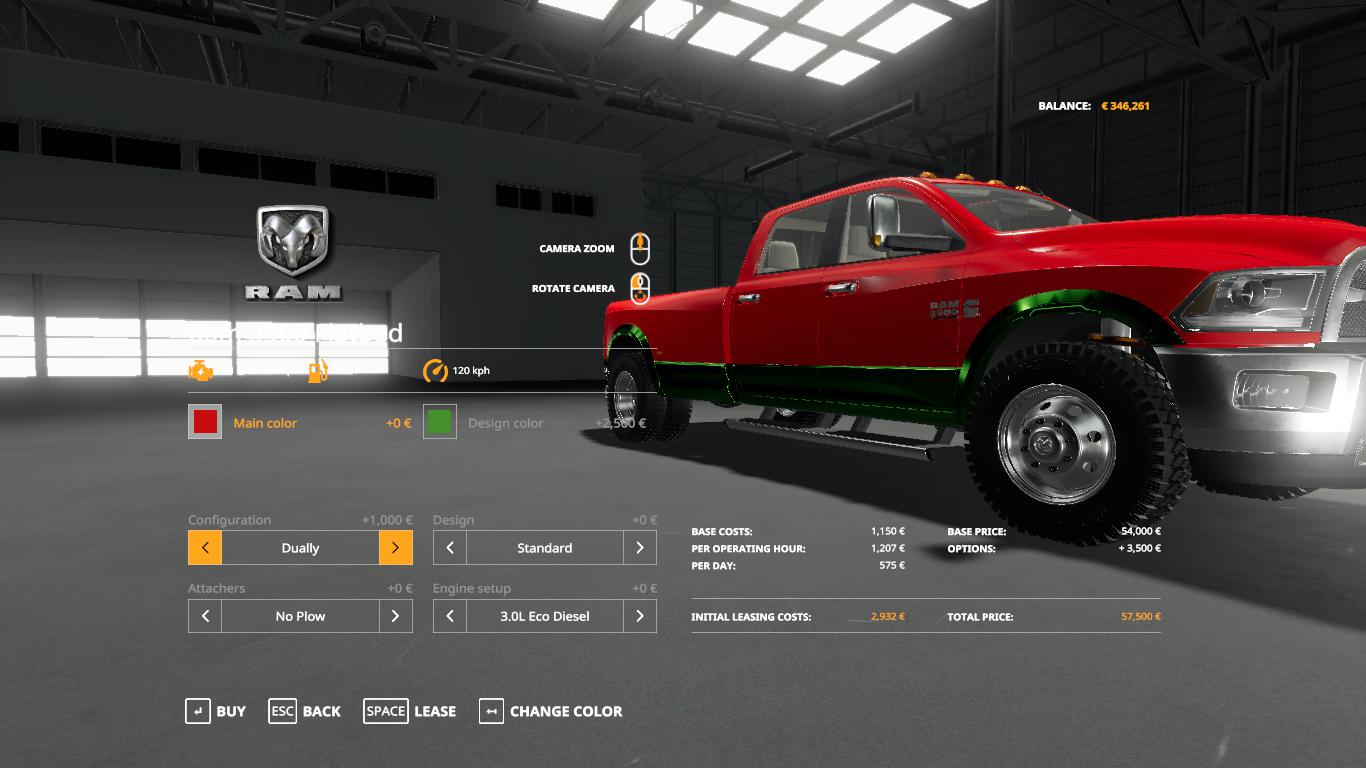Buy the Ram truck

[x=216, y=711]
